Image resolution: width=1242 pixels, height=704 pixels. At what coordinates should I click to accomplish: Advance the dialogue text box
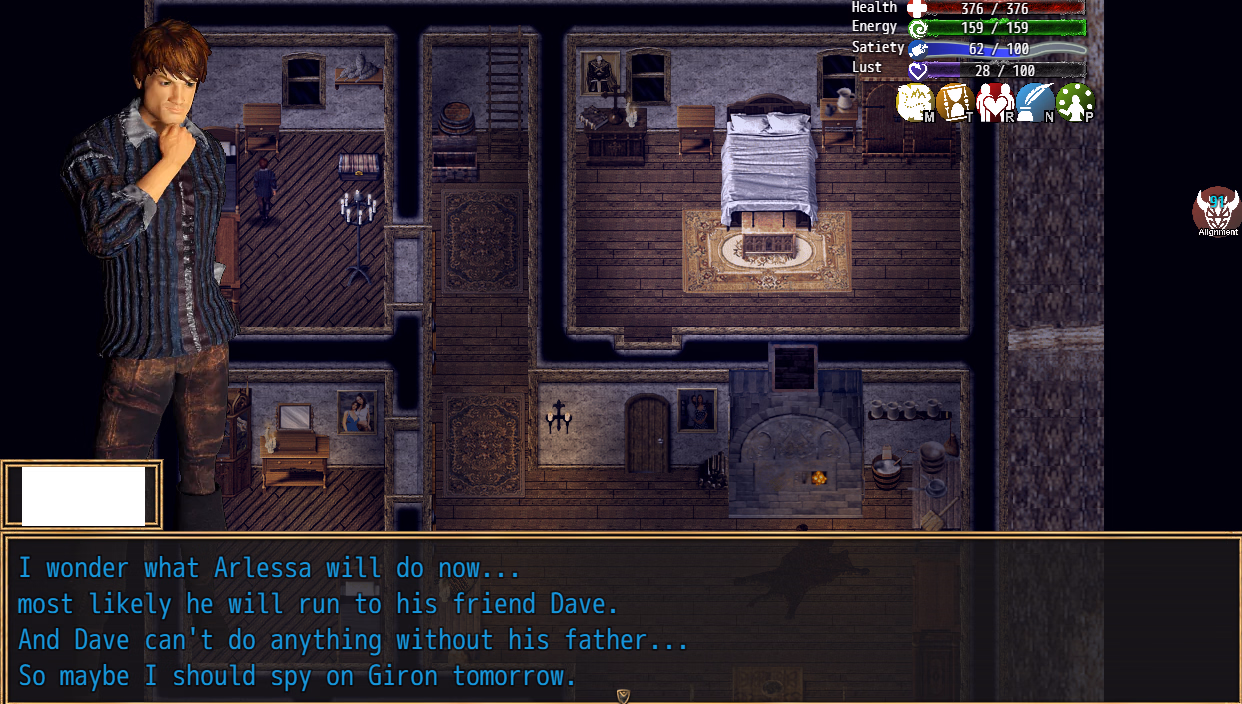tap(620, 620)
